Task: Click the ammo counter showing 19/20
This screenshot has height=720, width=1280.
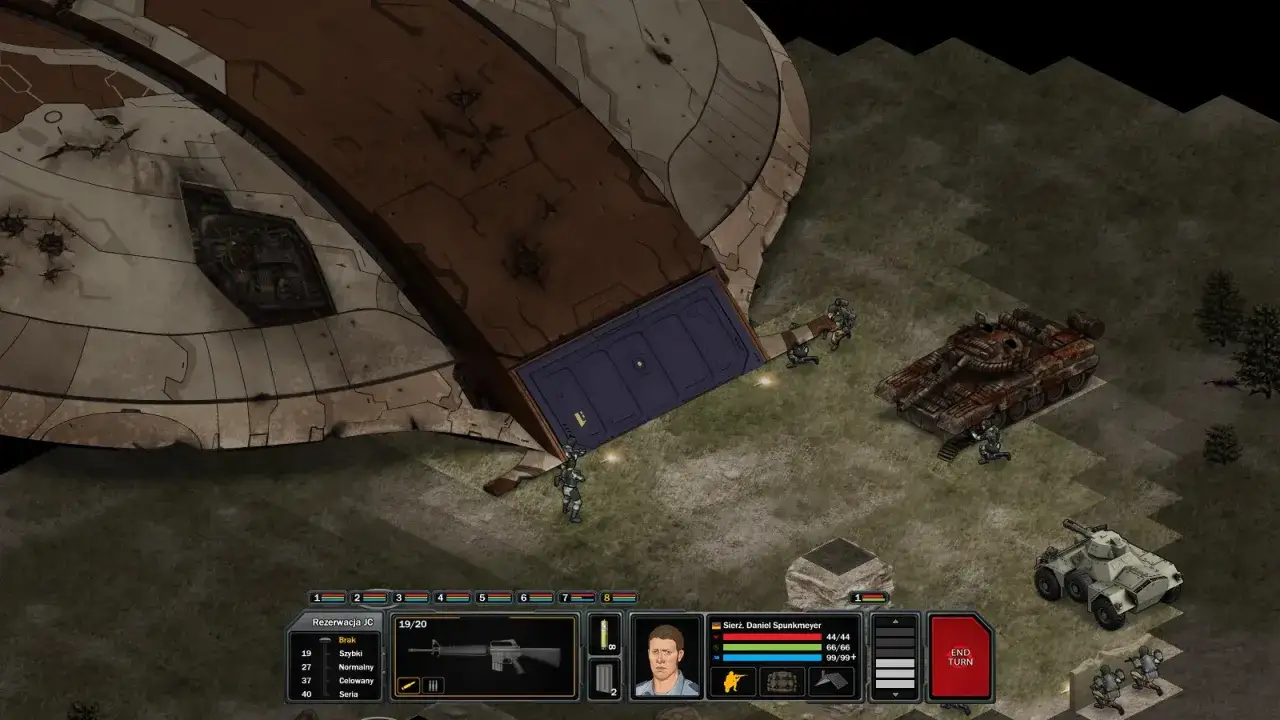Action: tap(412, 624)
